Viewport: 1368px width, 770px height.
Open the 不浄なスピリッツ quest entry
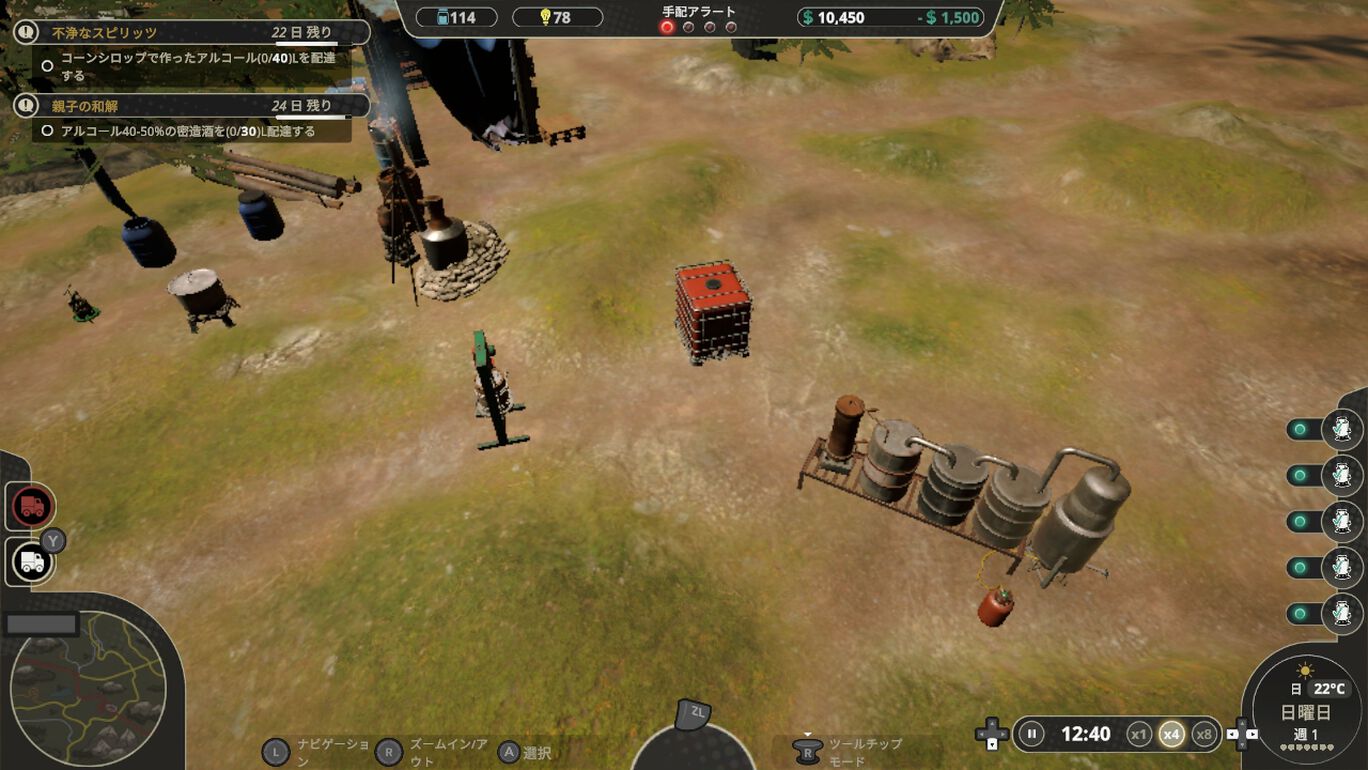tap(190, 33)
